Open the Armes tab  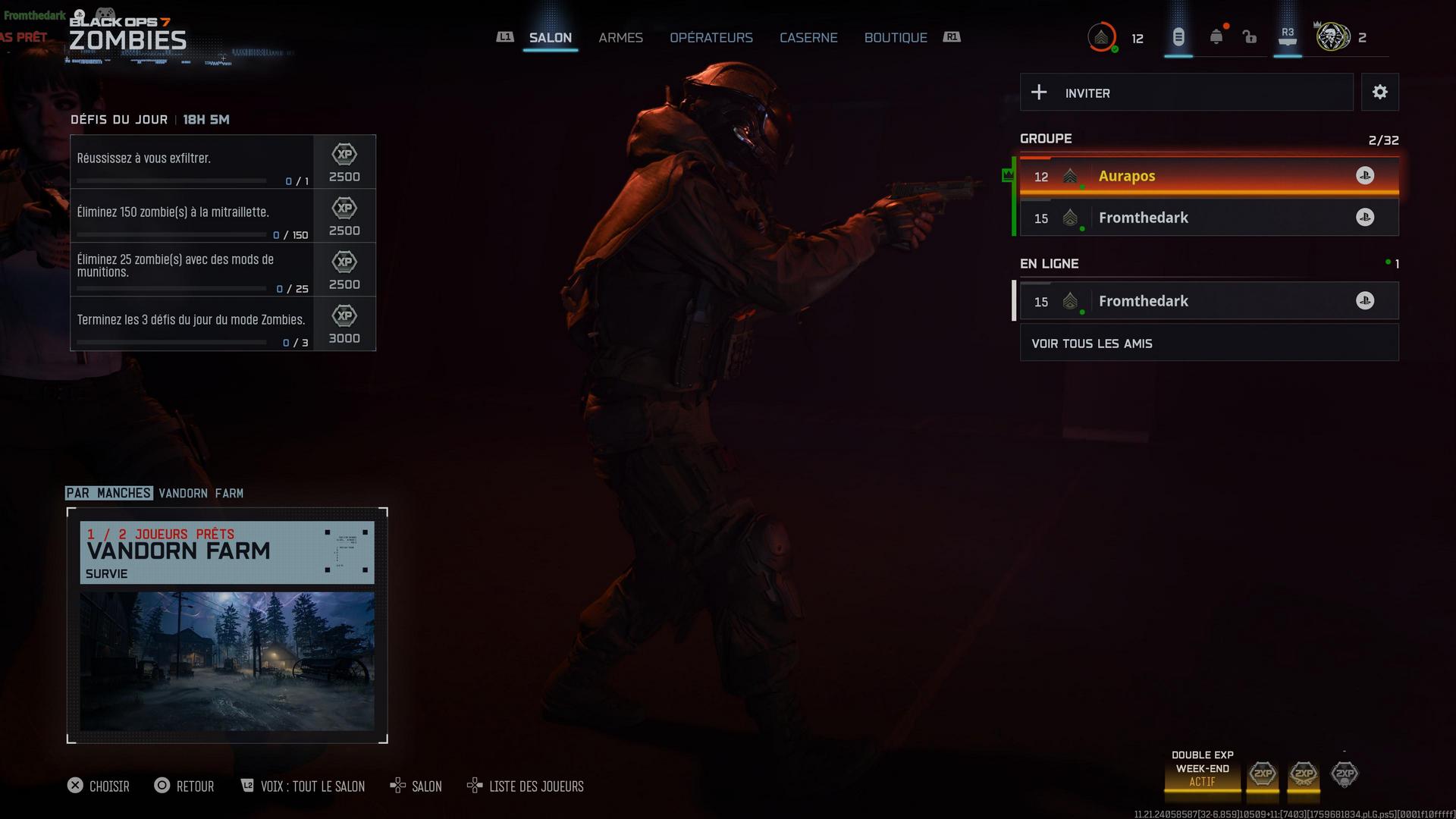(x=620, y=38)
